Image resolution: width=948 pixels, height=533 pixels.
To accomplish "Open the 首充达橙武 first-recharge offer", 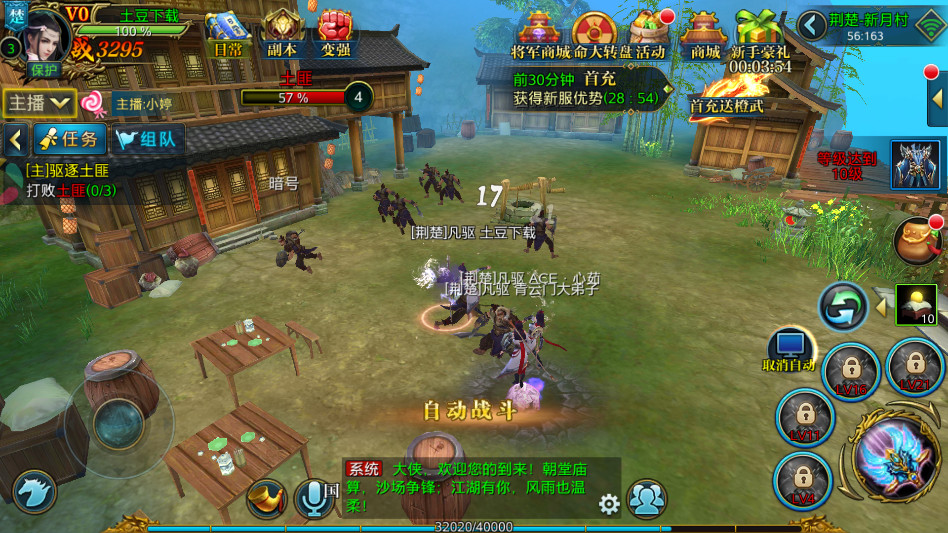I will coord(727,96).
